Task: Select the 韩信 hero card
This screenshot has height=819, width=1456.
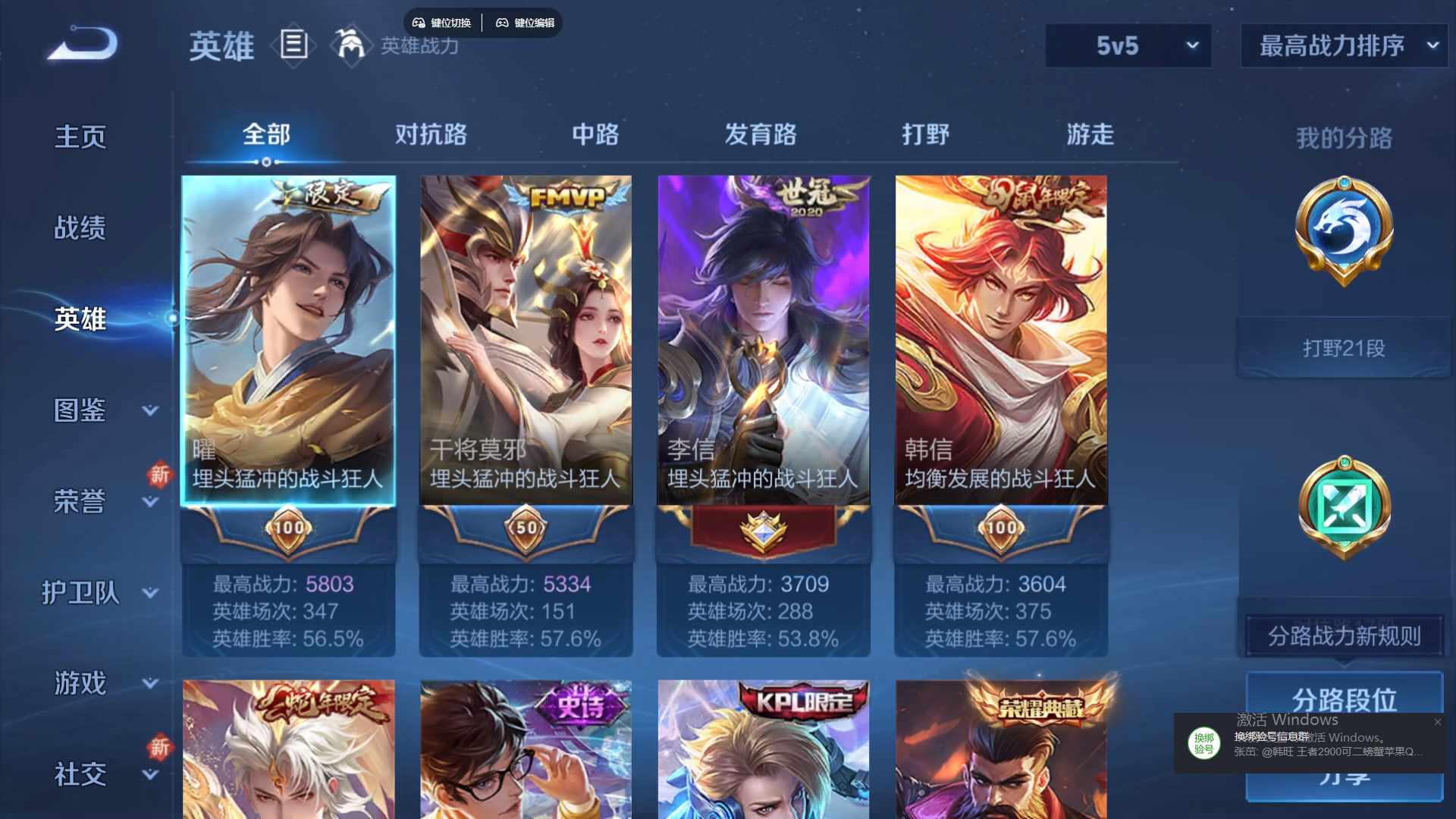Action: tap(1001, 341)
